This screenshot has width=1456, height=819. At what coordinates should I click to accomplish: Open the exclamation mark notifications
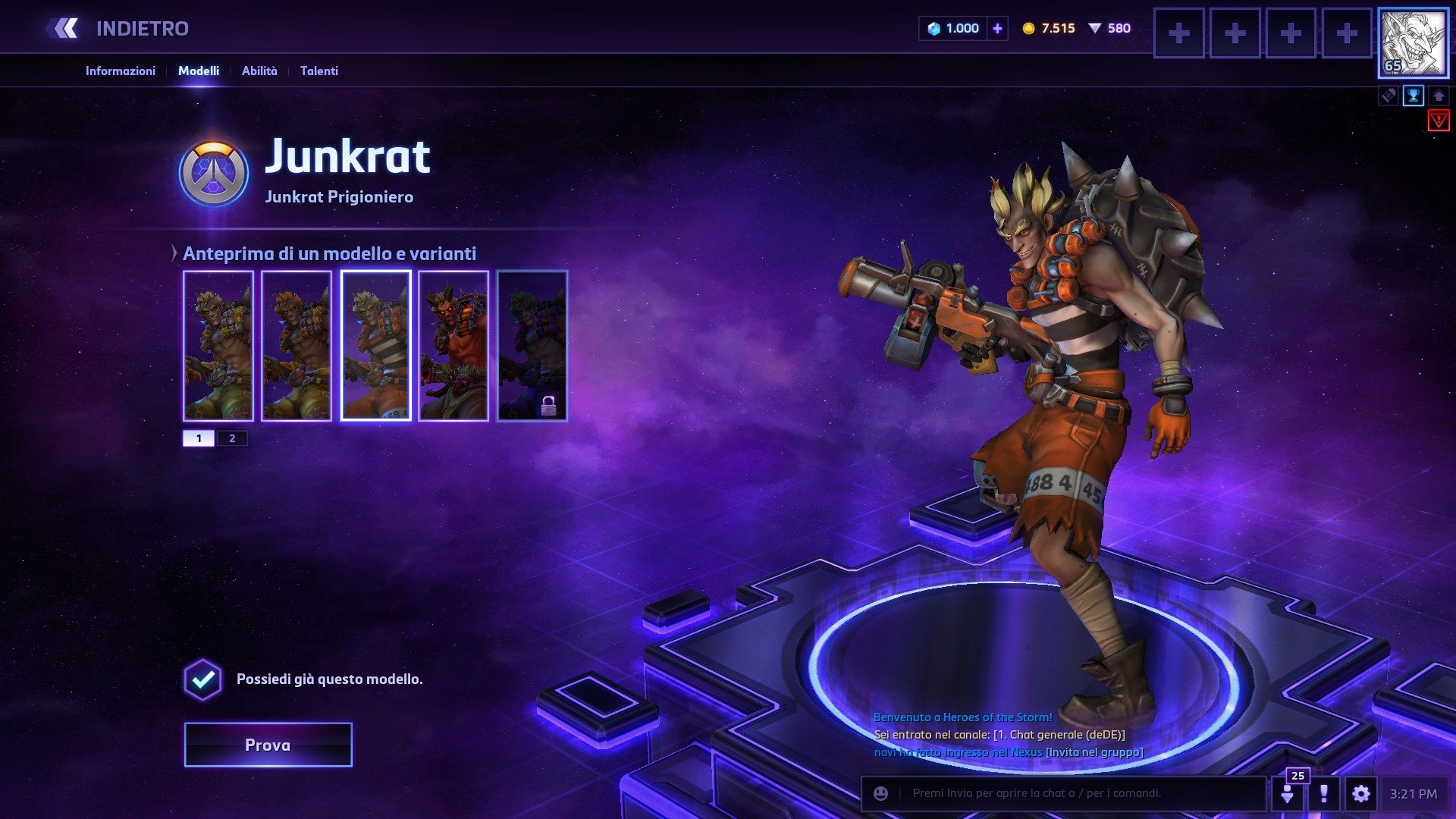(x=1324, y=793)
